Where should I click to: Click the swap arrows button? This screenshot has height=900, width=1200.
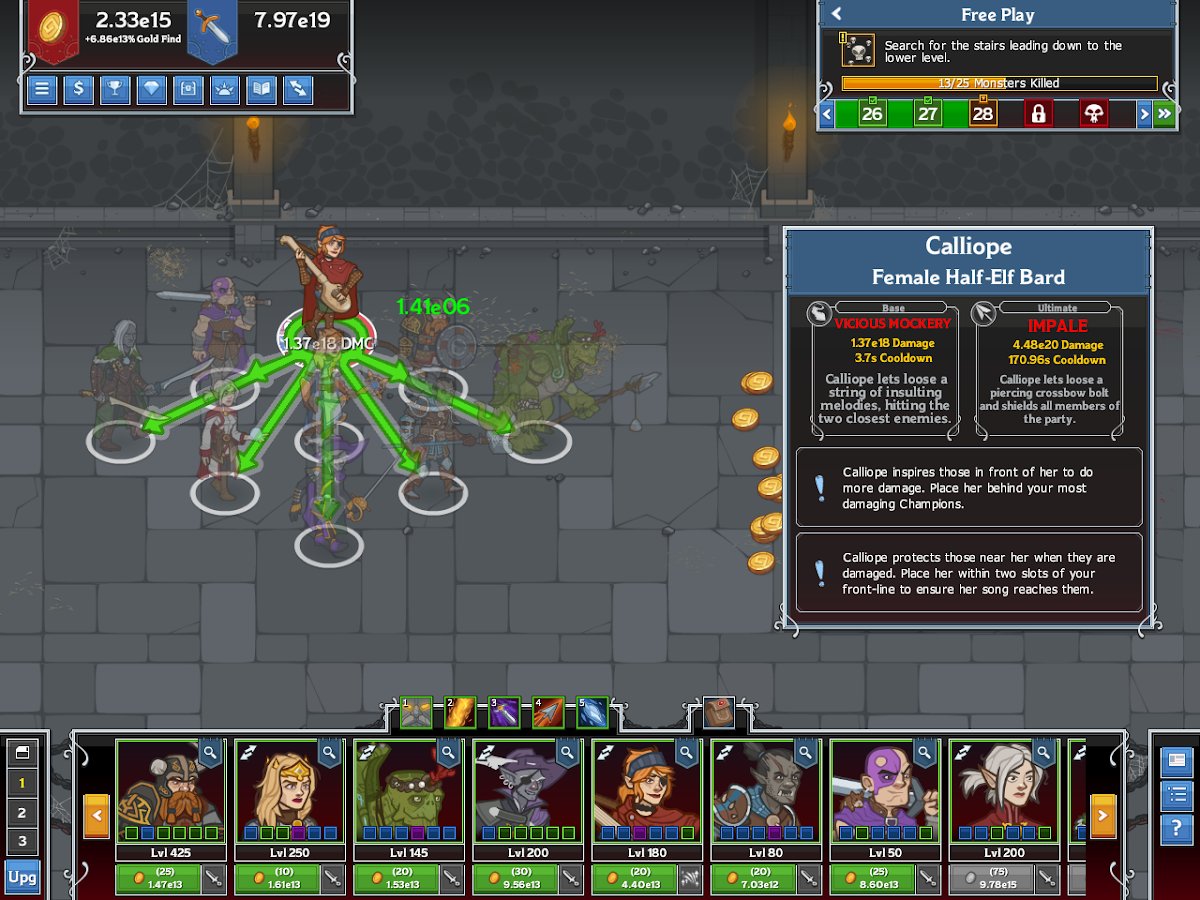[x=298, y=90]
